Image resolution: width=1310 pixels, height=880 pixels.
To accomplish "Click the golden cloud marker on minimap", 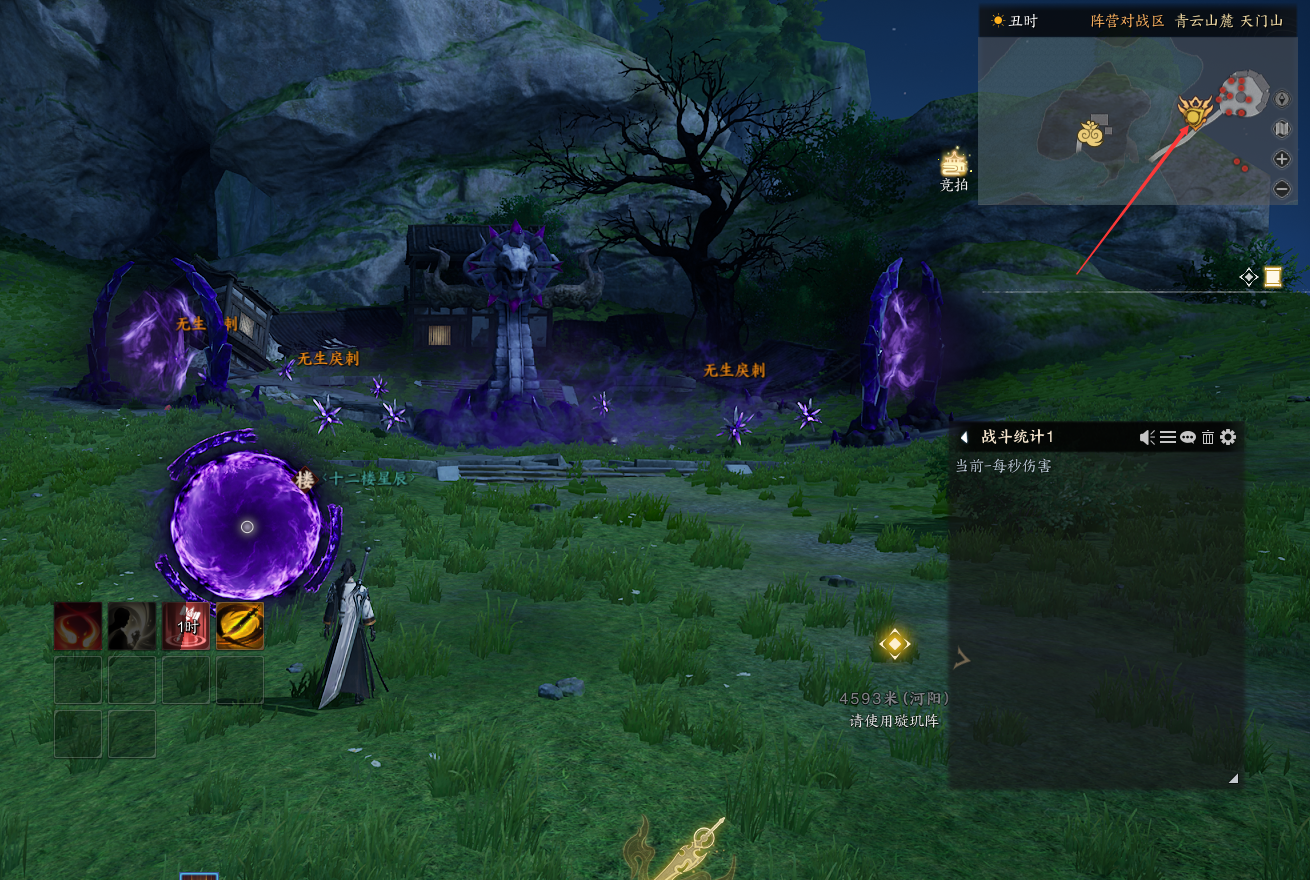I will pyautogui.click(x=1091, y=133).
